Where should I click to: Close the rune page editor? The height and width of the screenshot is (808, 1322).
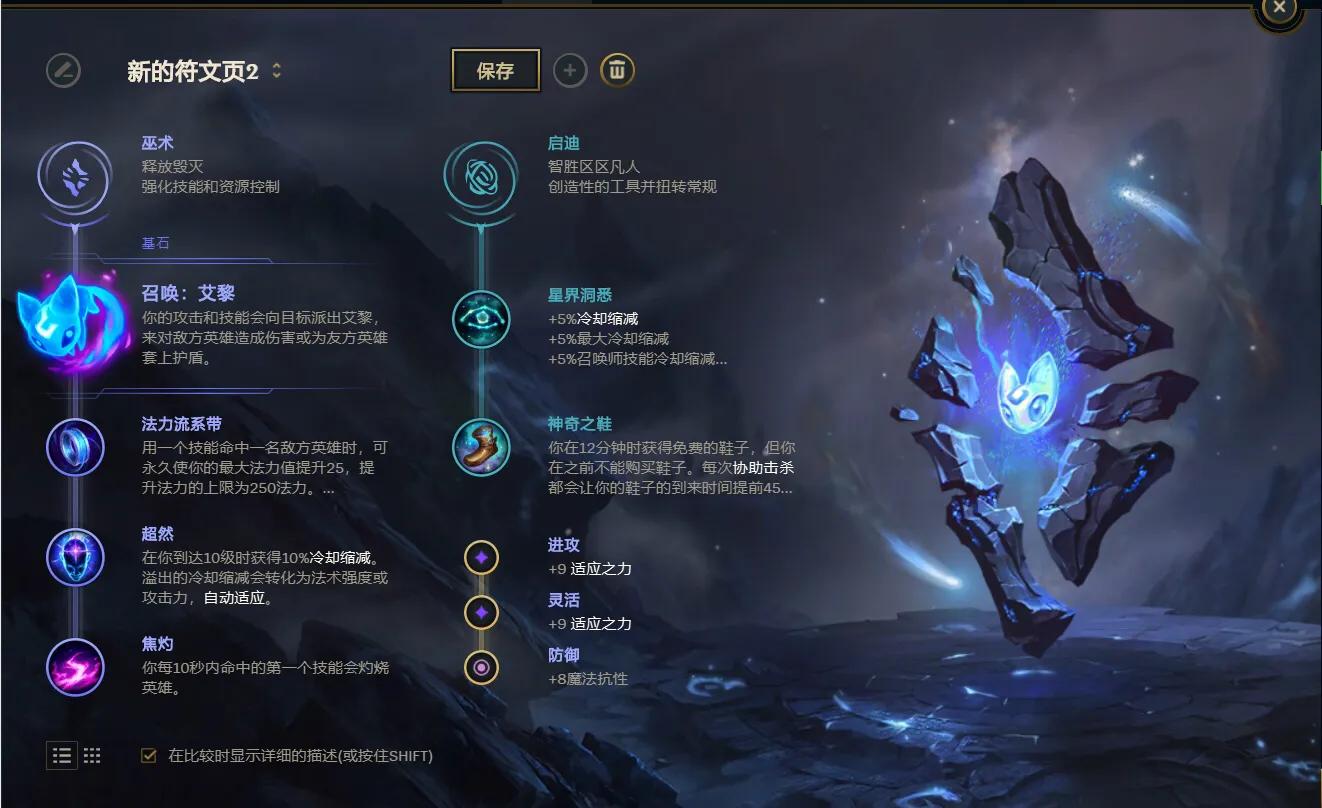tap(1279, 8)
